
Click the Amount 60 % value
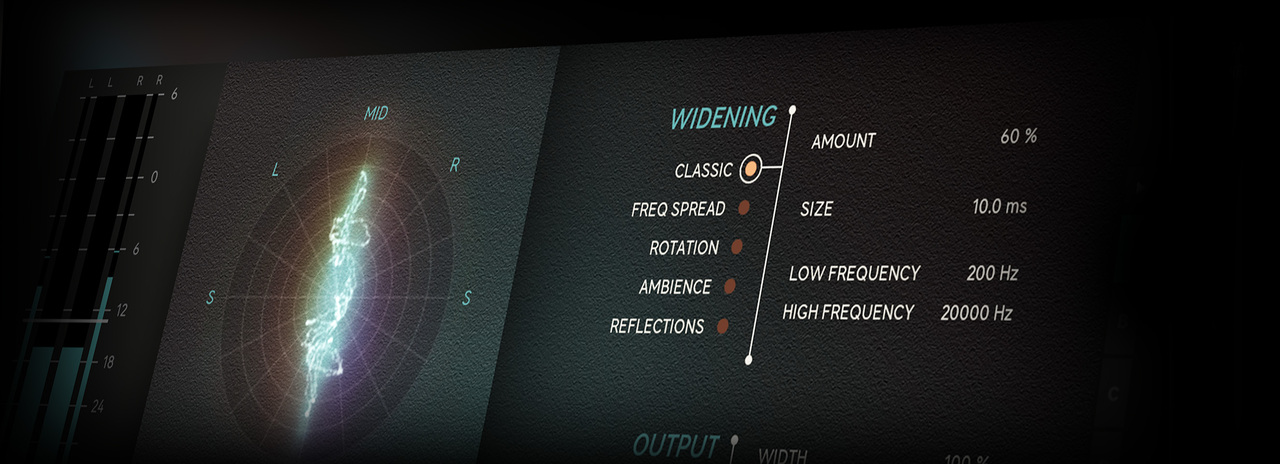(x=1017, y=137)
